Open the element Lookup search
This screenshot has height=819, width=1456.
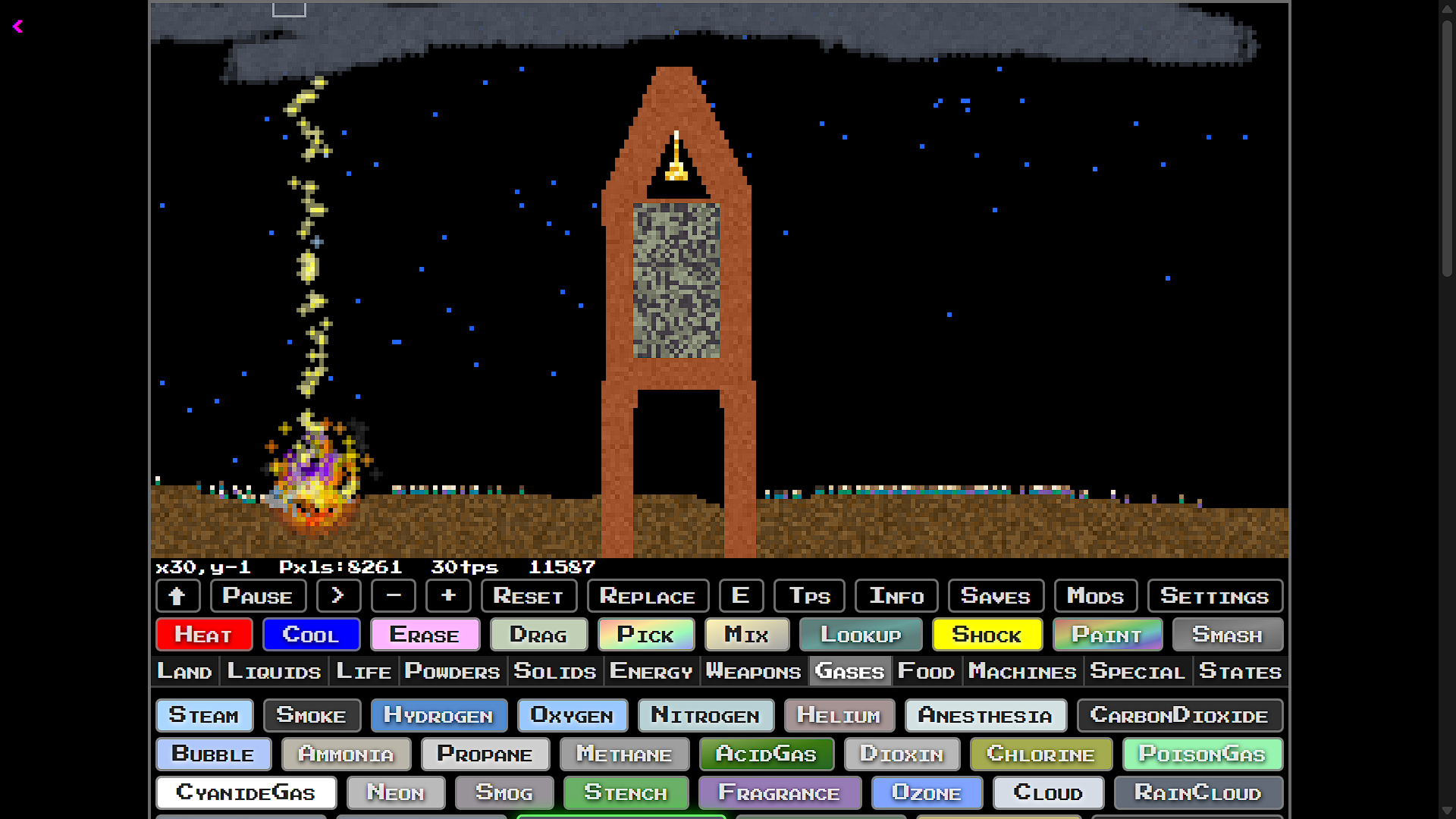coord(861,635)
